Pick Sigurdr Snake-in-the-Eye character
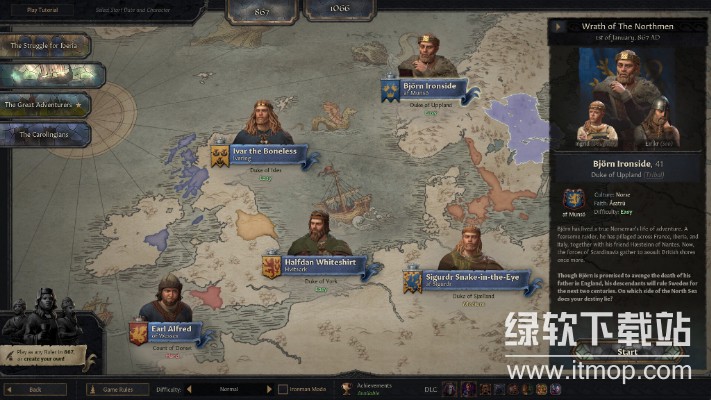 461,277
